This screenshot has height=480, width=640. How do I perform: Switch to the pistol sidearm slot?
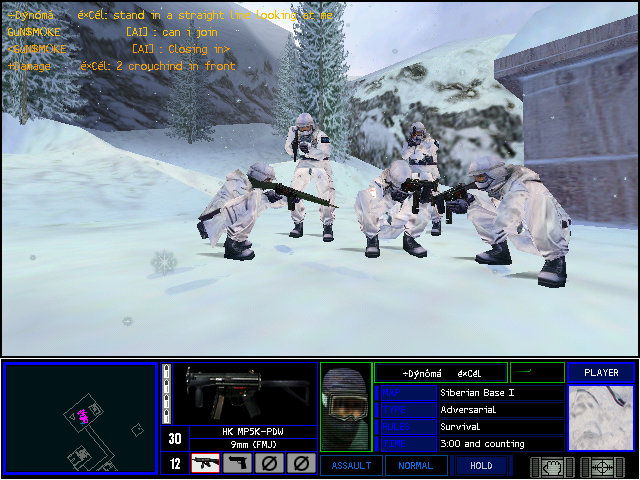click(237, 463)
